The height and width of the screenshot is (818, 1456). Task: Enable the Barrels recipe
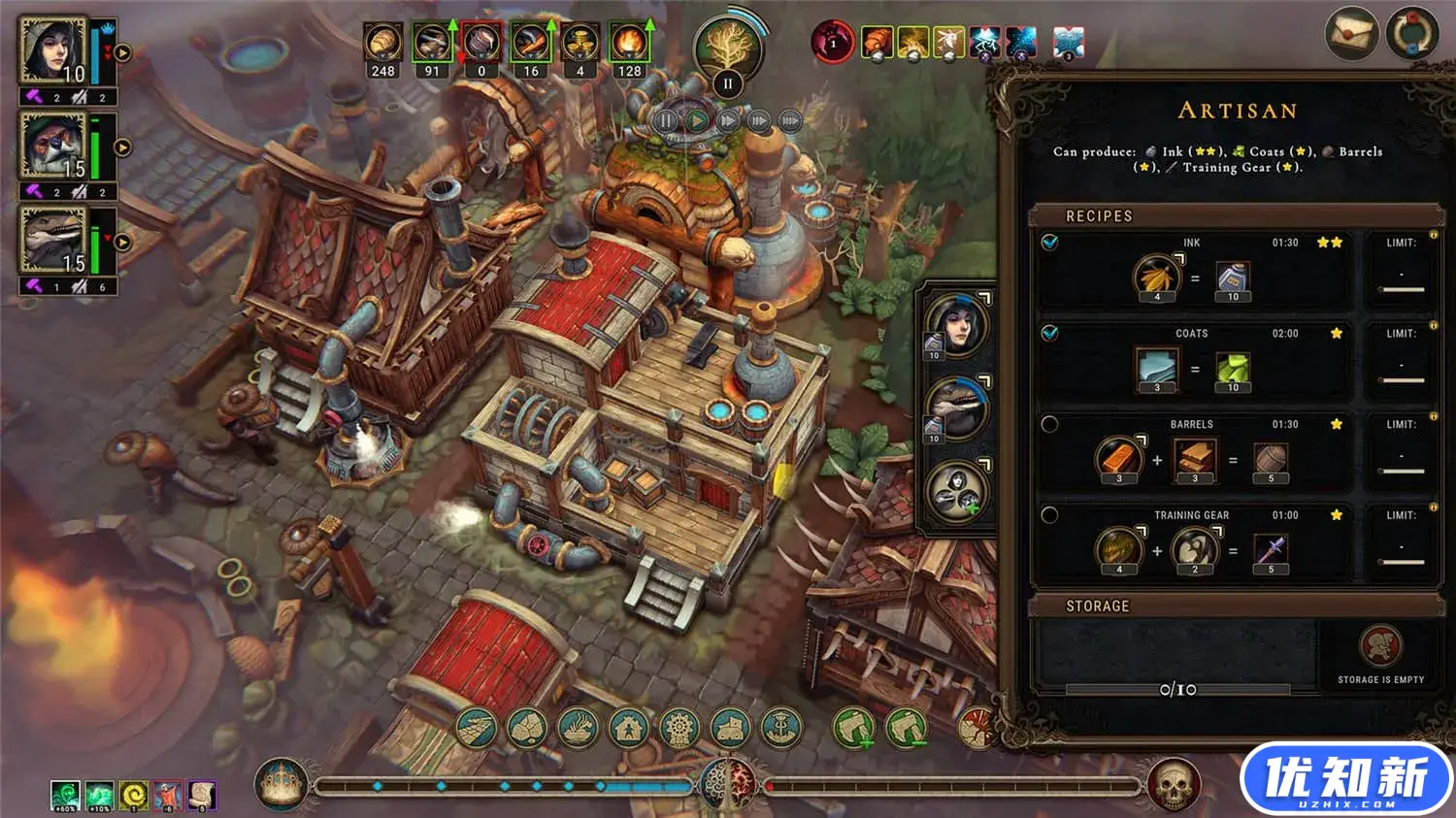[x=1049, y=424]
